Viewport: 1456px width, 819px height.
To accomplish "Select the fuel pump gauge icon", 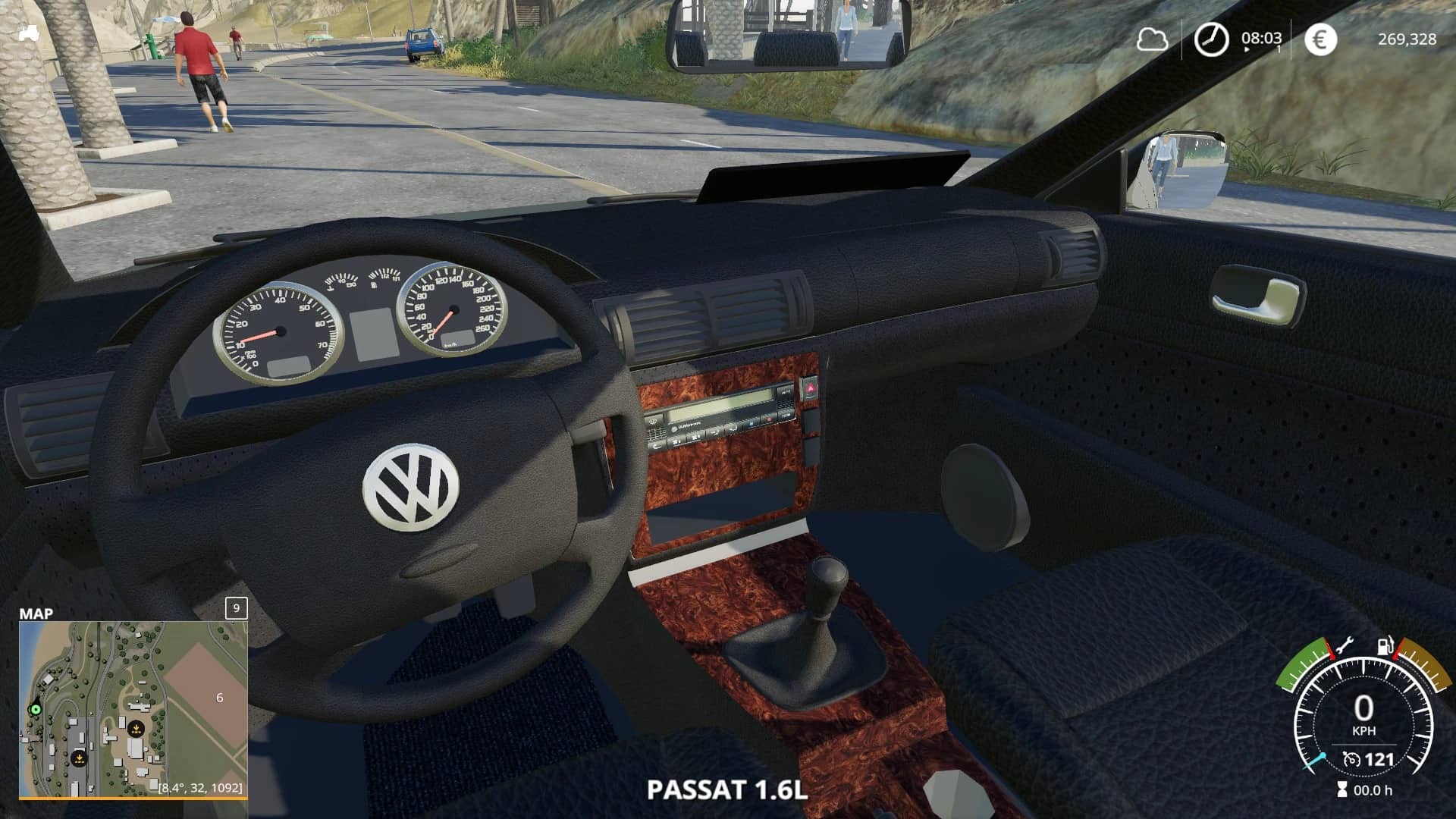I will [x=1385, y=646].
